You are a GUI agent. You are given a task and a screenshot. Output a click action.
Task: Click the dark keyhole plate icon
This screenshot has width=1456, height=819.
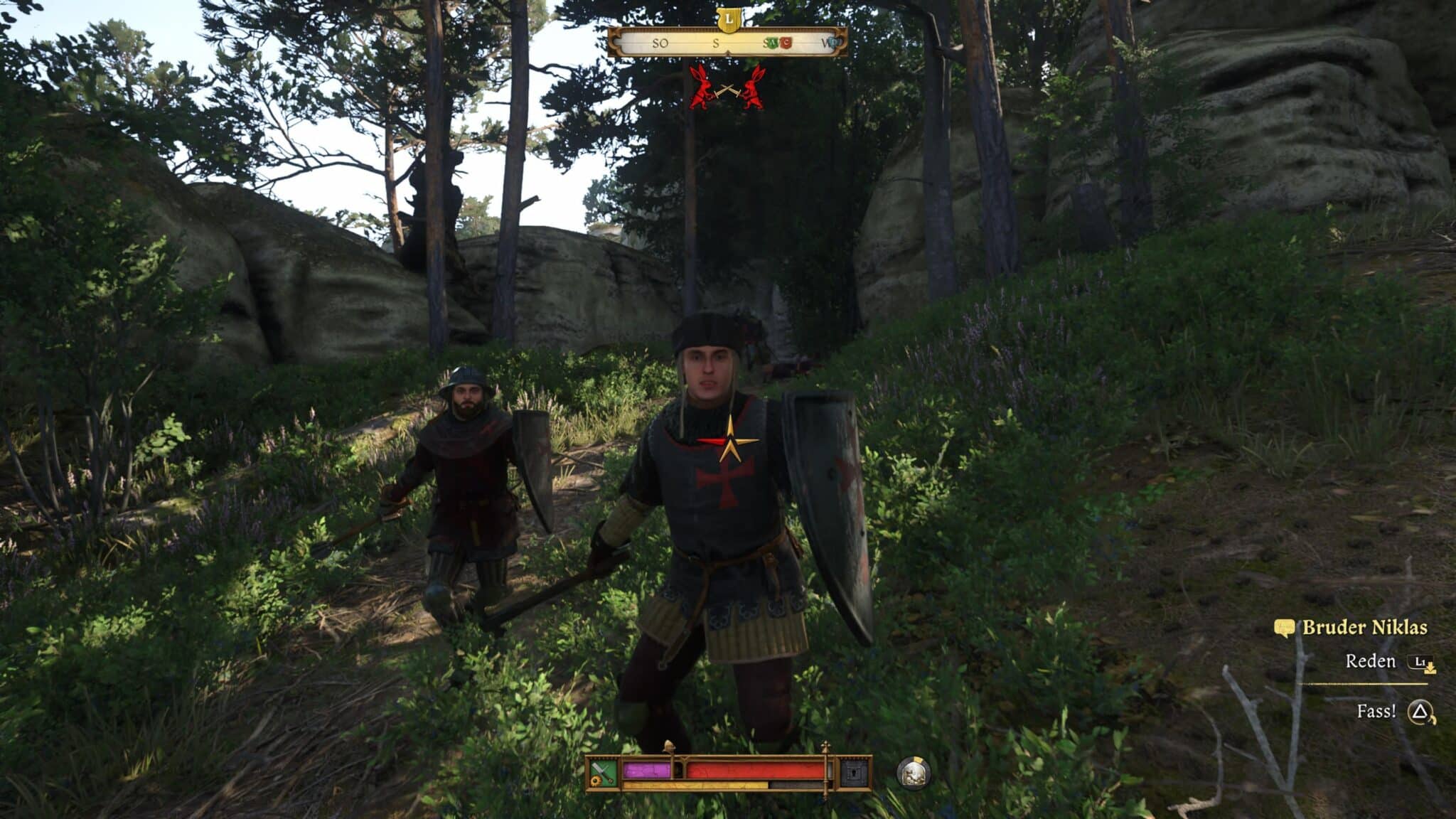(854, 773)
